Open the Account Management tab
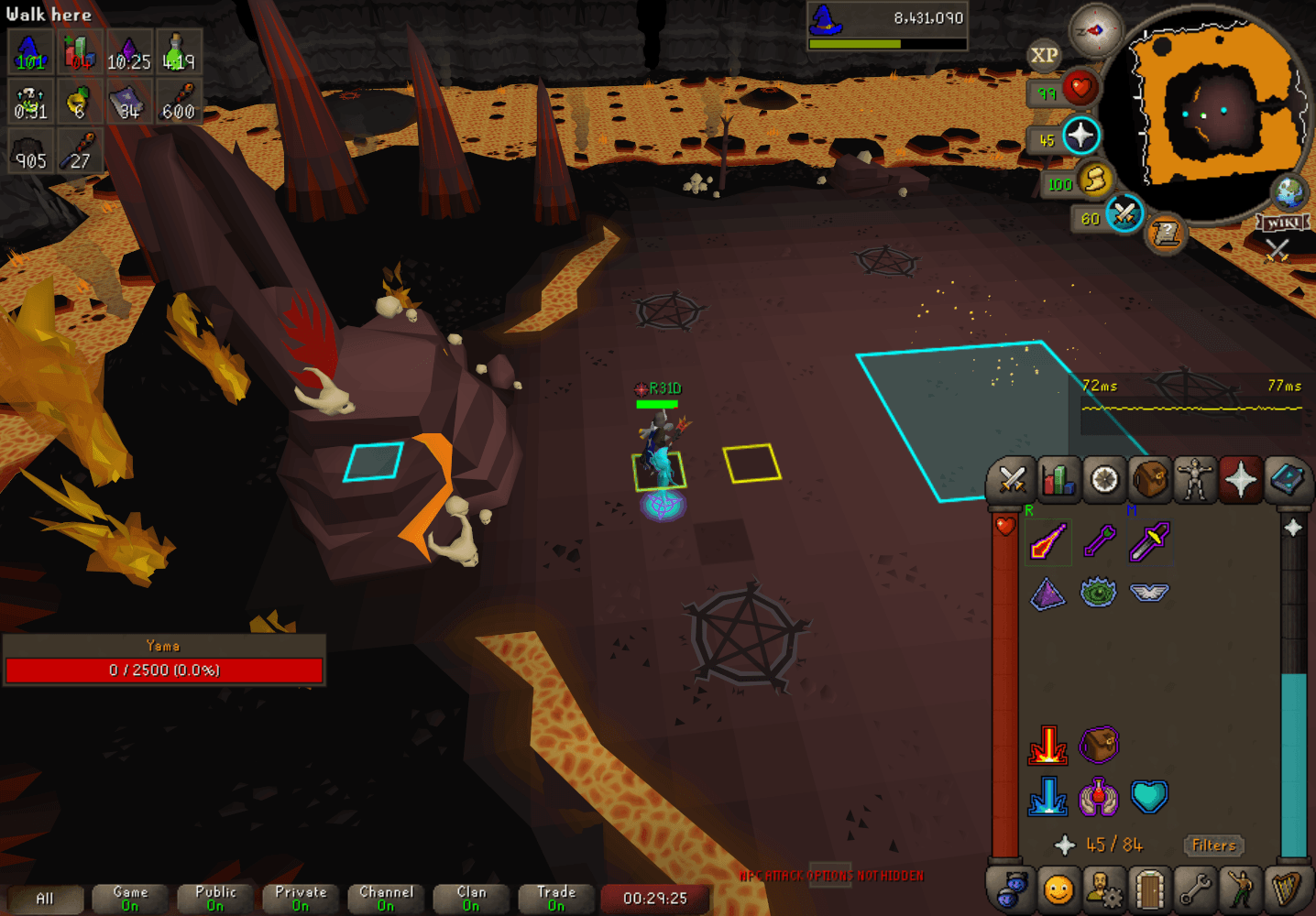 point(1103,888)
